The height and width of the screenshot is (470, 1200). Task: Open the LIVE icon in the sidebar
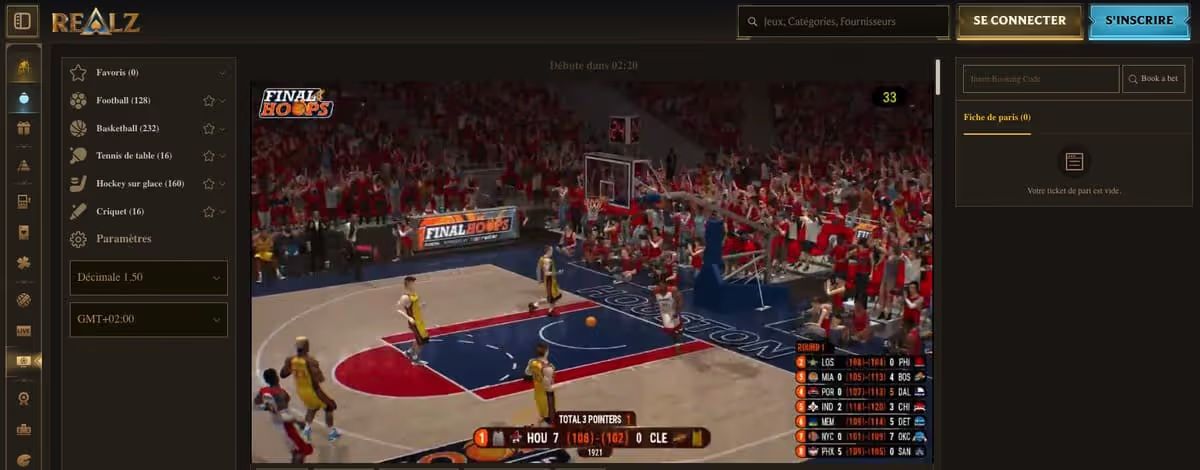24,330
